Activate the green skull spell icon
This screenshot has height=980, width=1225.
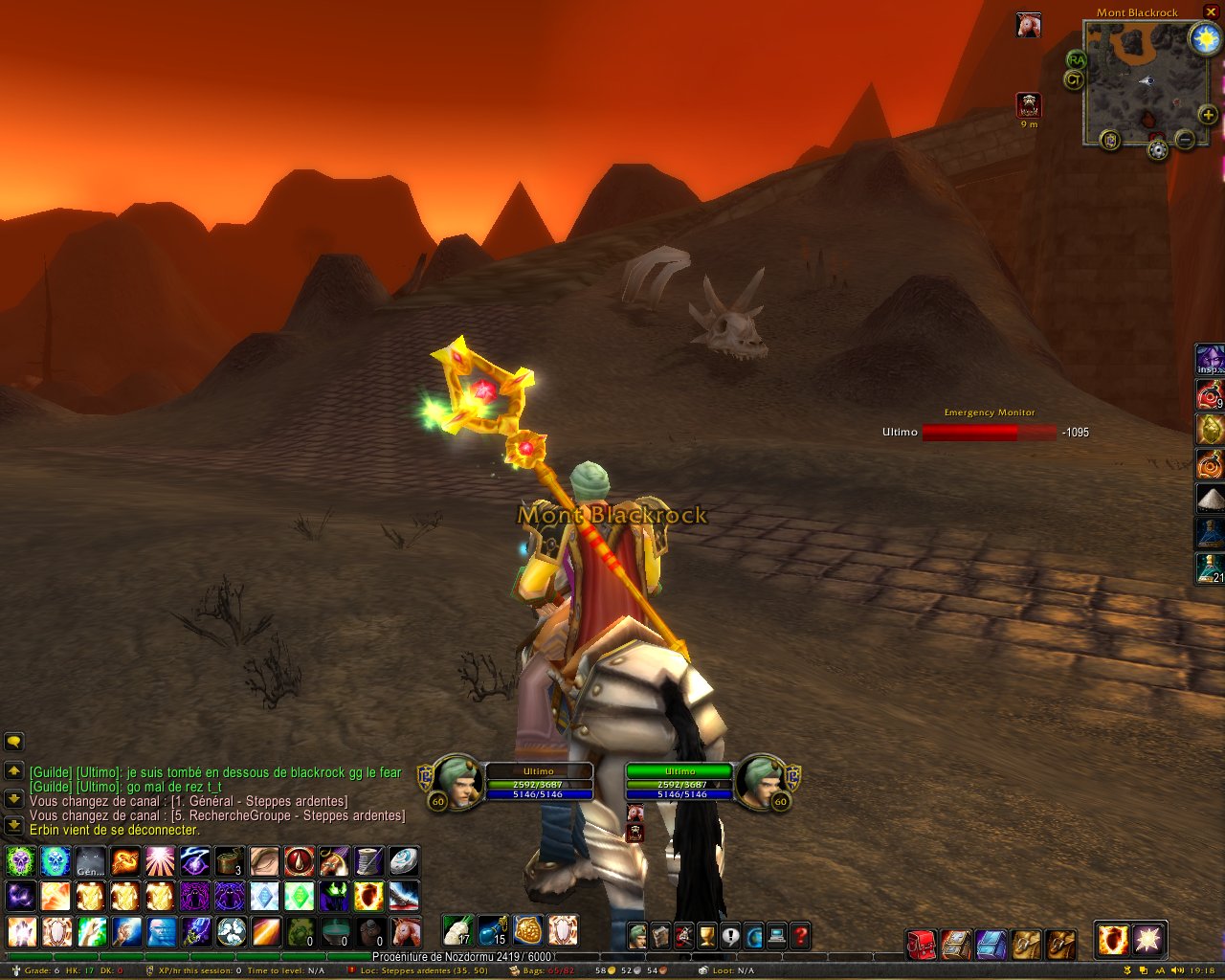[x=20, y=861]
